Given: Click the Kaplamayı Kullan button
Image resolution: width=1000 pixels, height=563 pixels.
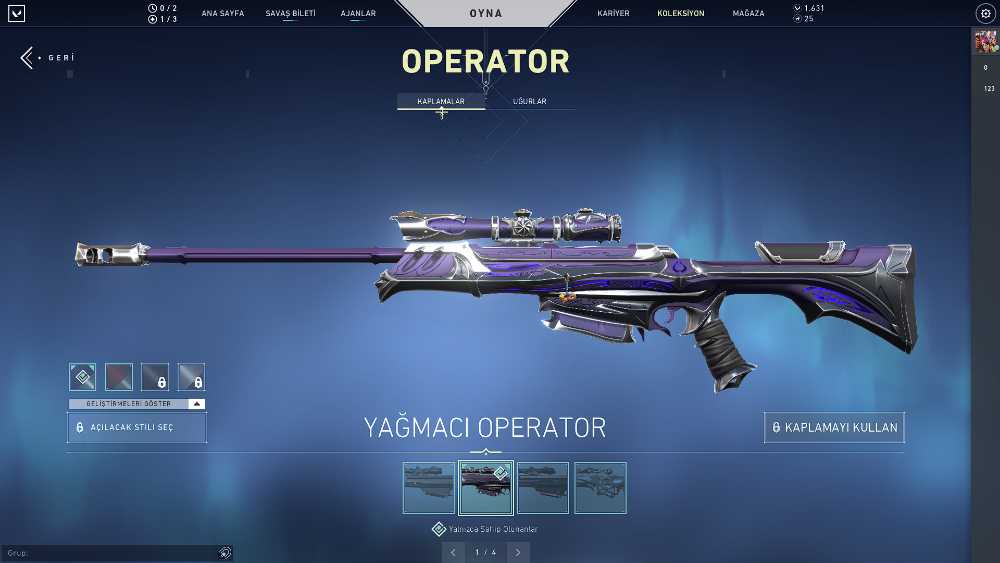Looking at the screenshot, I should tap(834, 427).
